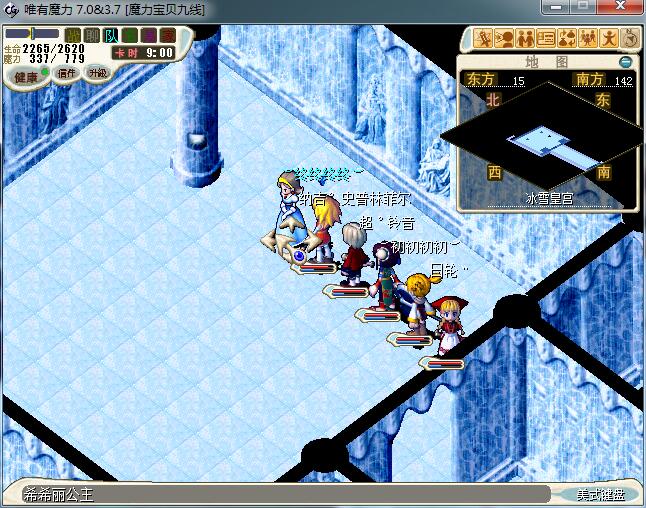The image size is (646, 508).
Task: Open the talking head chat icon
Action: pyautogui.click(x=504, y=39)
